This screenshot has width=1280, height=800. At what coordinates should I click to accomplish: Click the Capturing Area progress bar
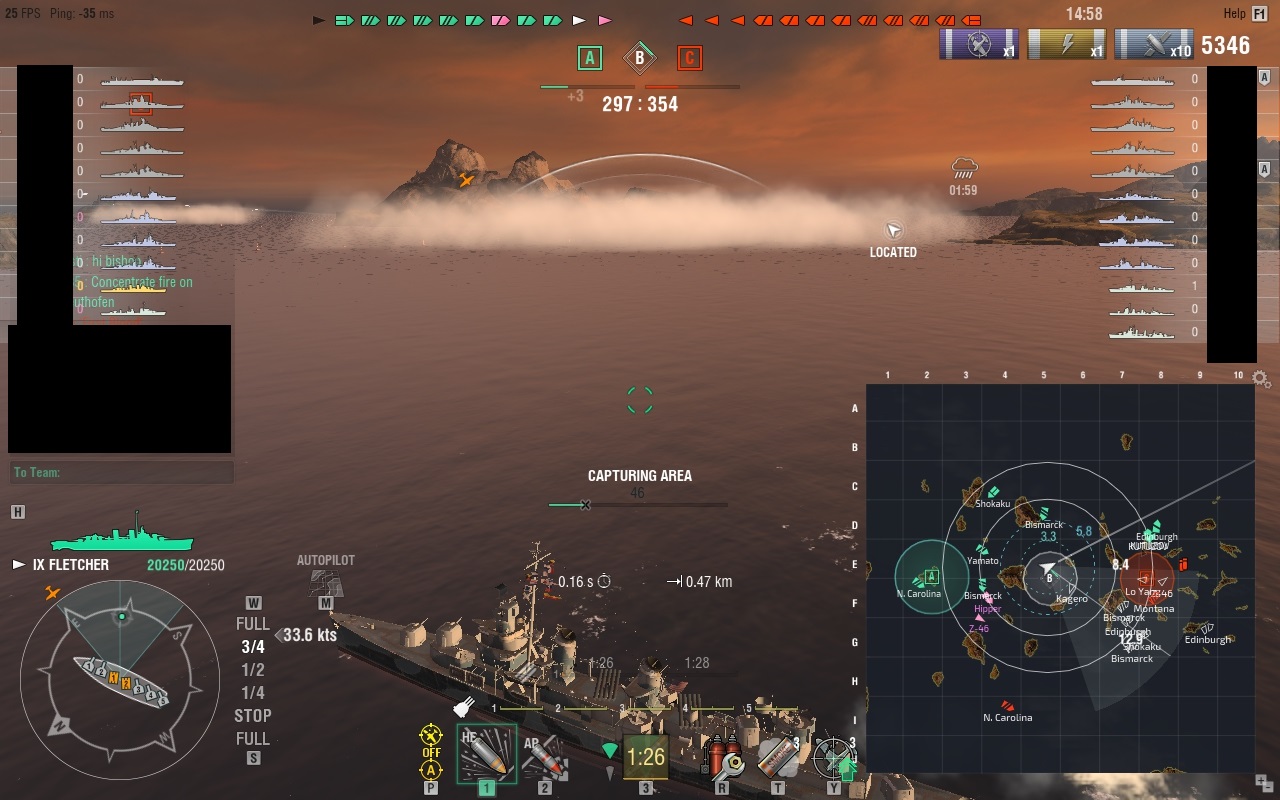[x=640, y=505]
